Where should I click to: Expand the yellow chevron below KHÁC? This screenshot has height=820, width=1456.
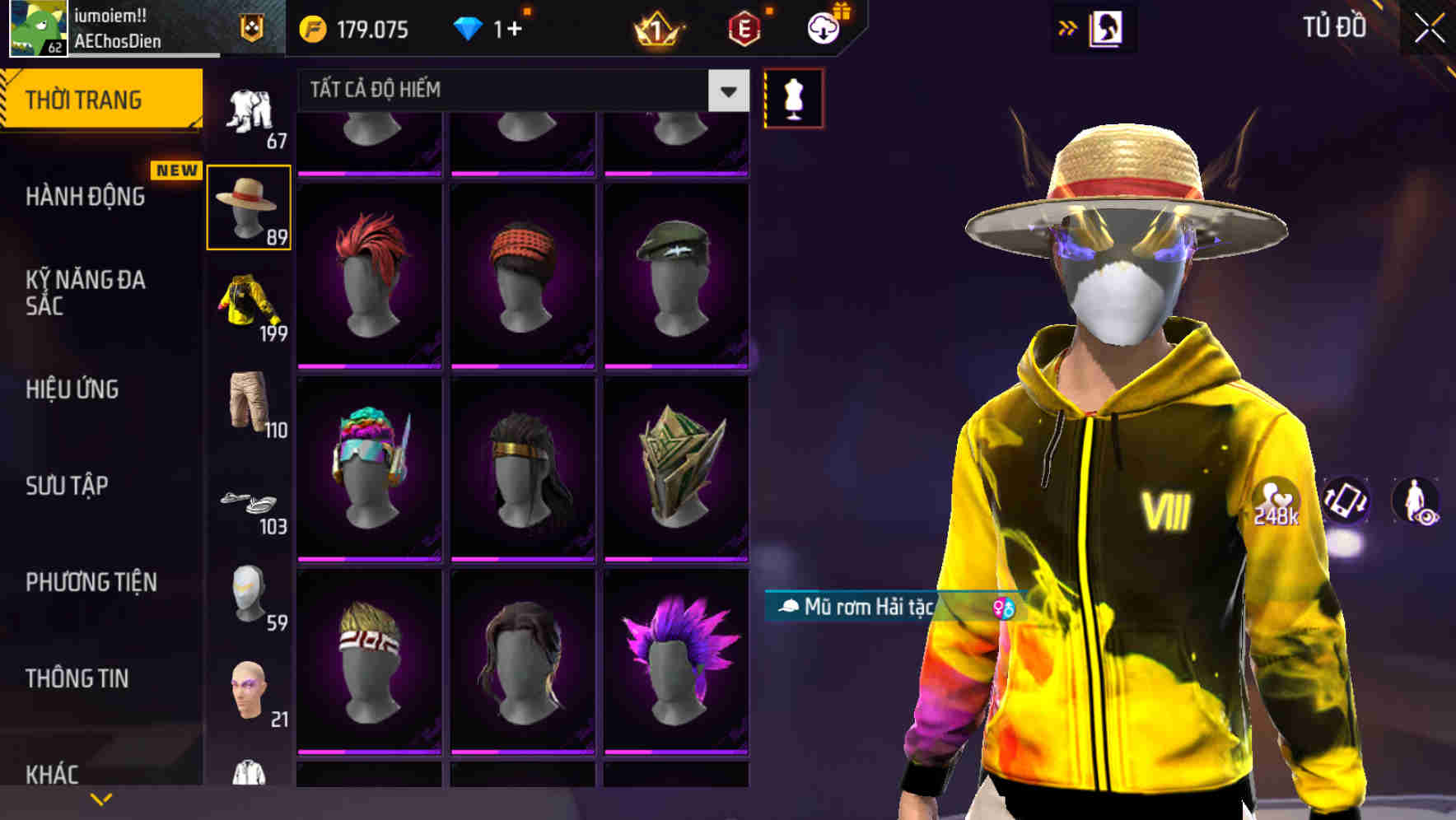click(100, 799)
